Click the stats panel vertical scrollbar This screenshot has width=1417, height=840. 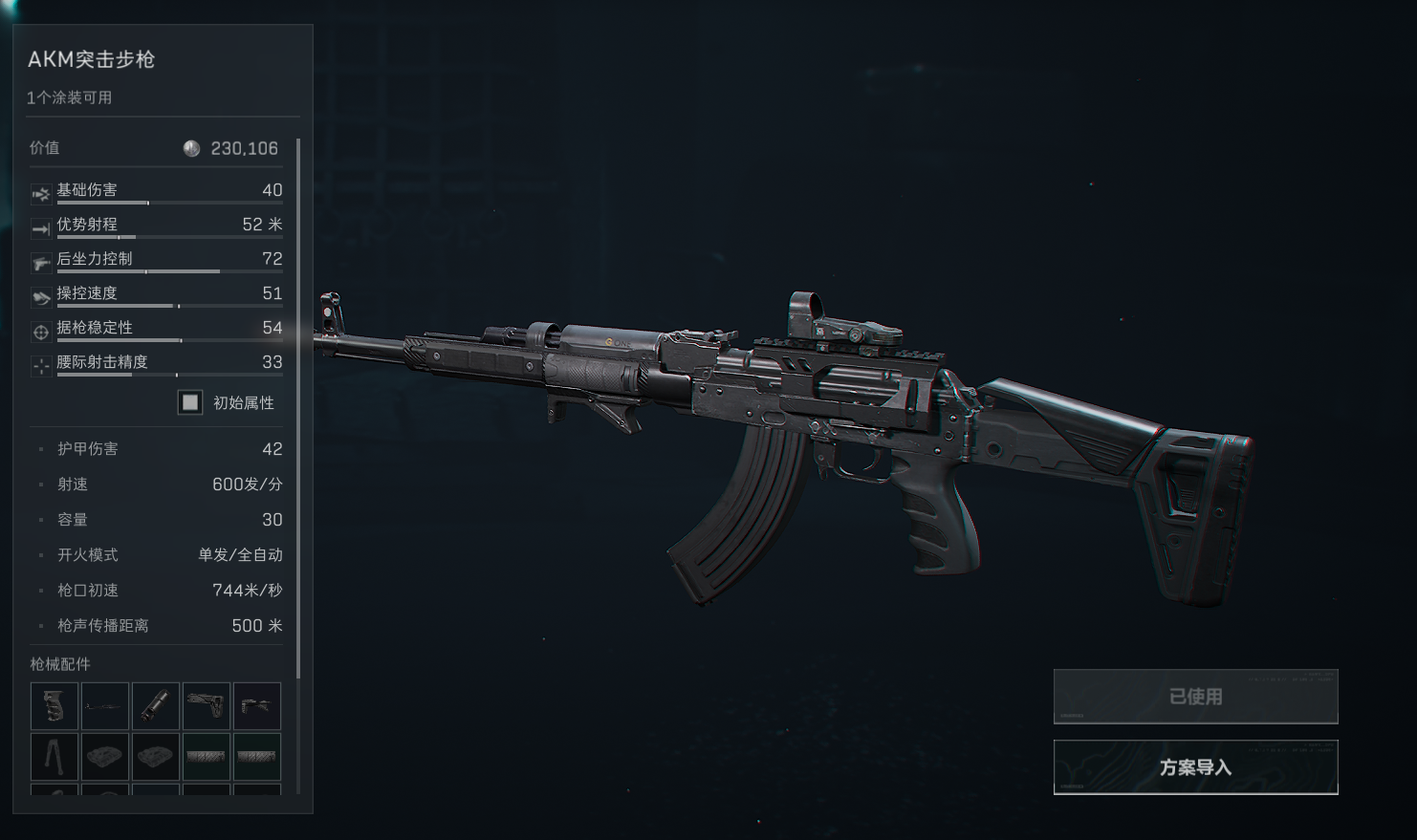[298, 411]
